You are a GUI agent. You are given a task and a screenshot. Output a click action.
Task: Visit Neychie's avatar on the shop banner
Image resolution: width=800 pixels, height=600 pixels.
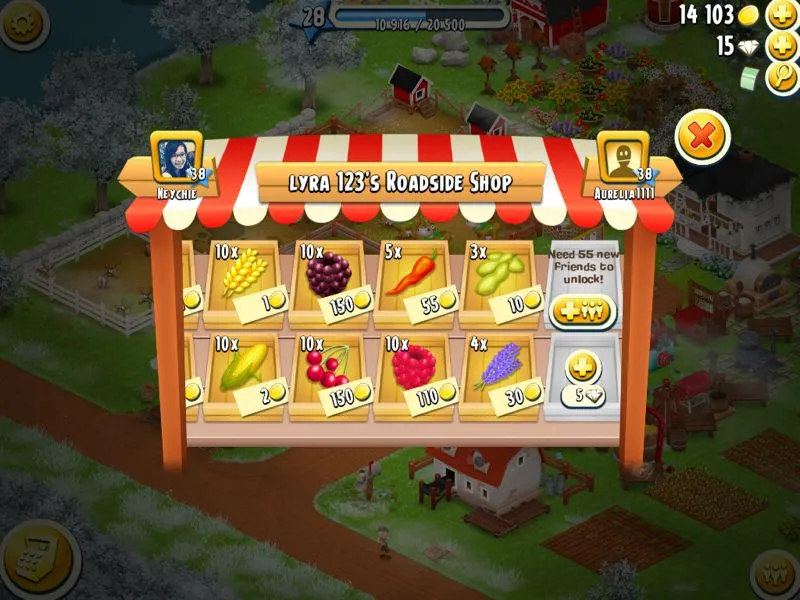(175, 156)
